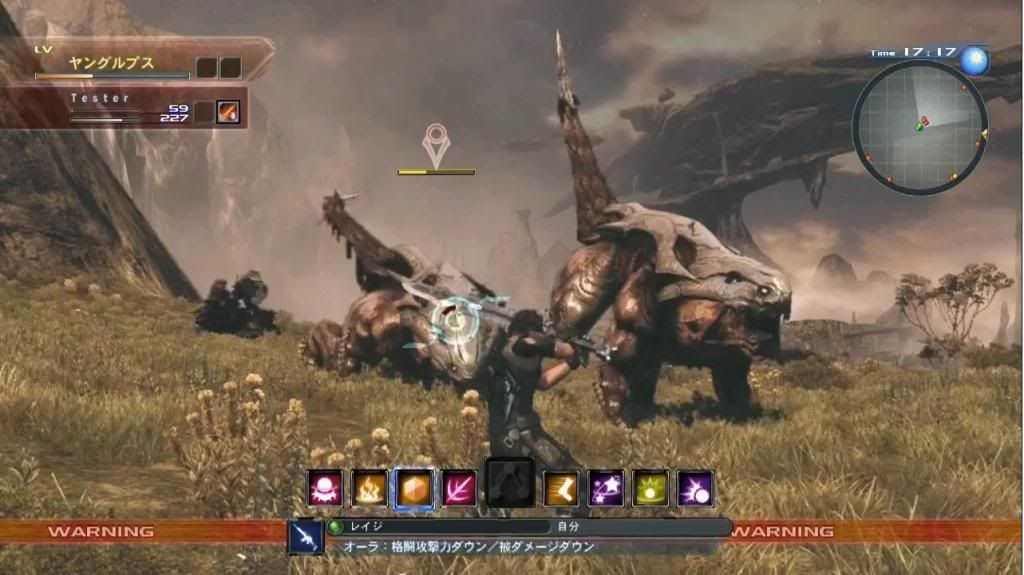Select the Tester party member panel
The width and height of the screenshot is (1024, 575).
point(120,108)
